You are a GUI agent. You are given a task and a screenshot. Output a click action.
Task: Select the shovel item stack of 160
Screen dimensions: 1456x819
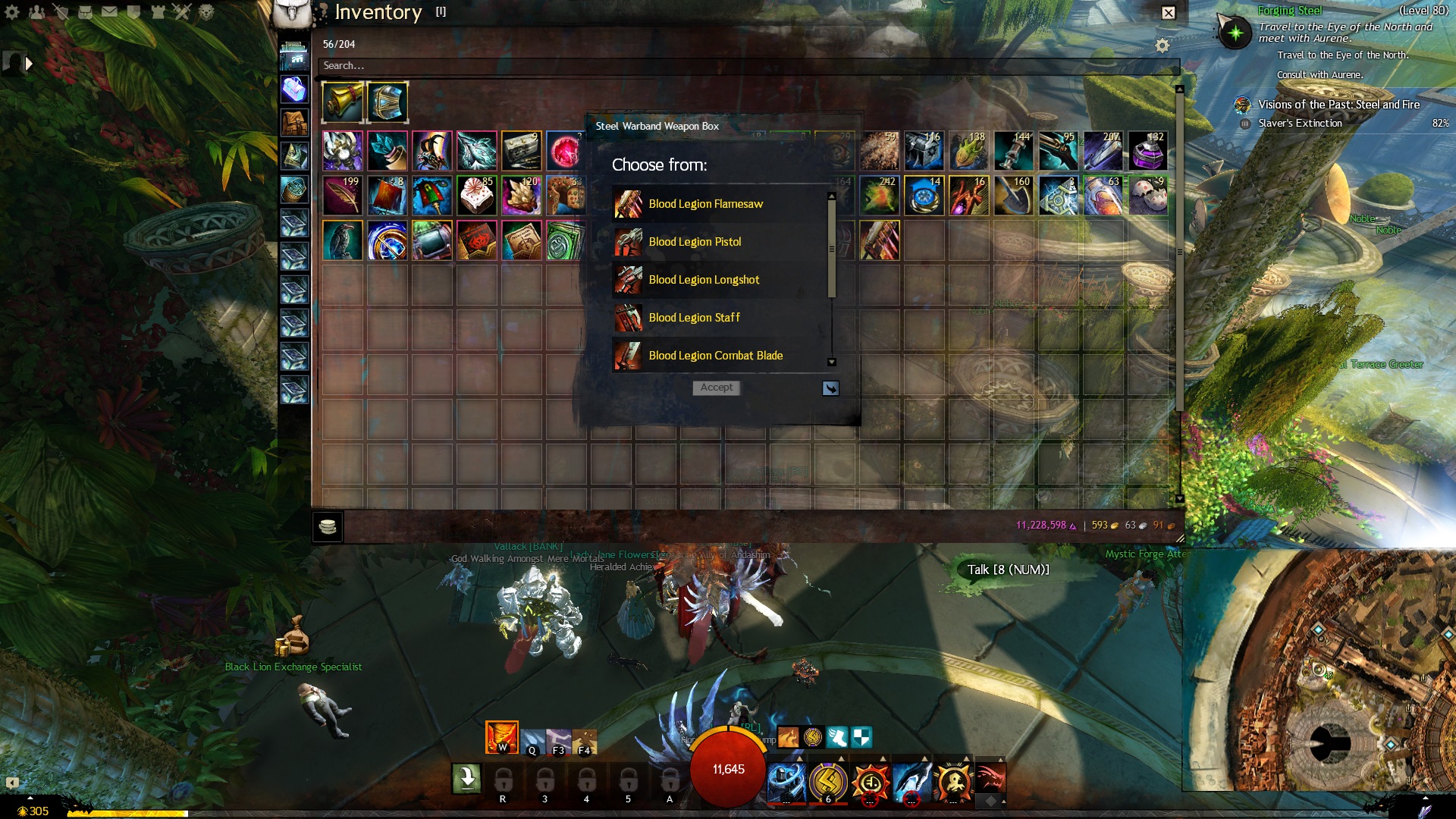1014,196
